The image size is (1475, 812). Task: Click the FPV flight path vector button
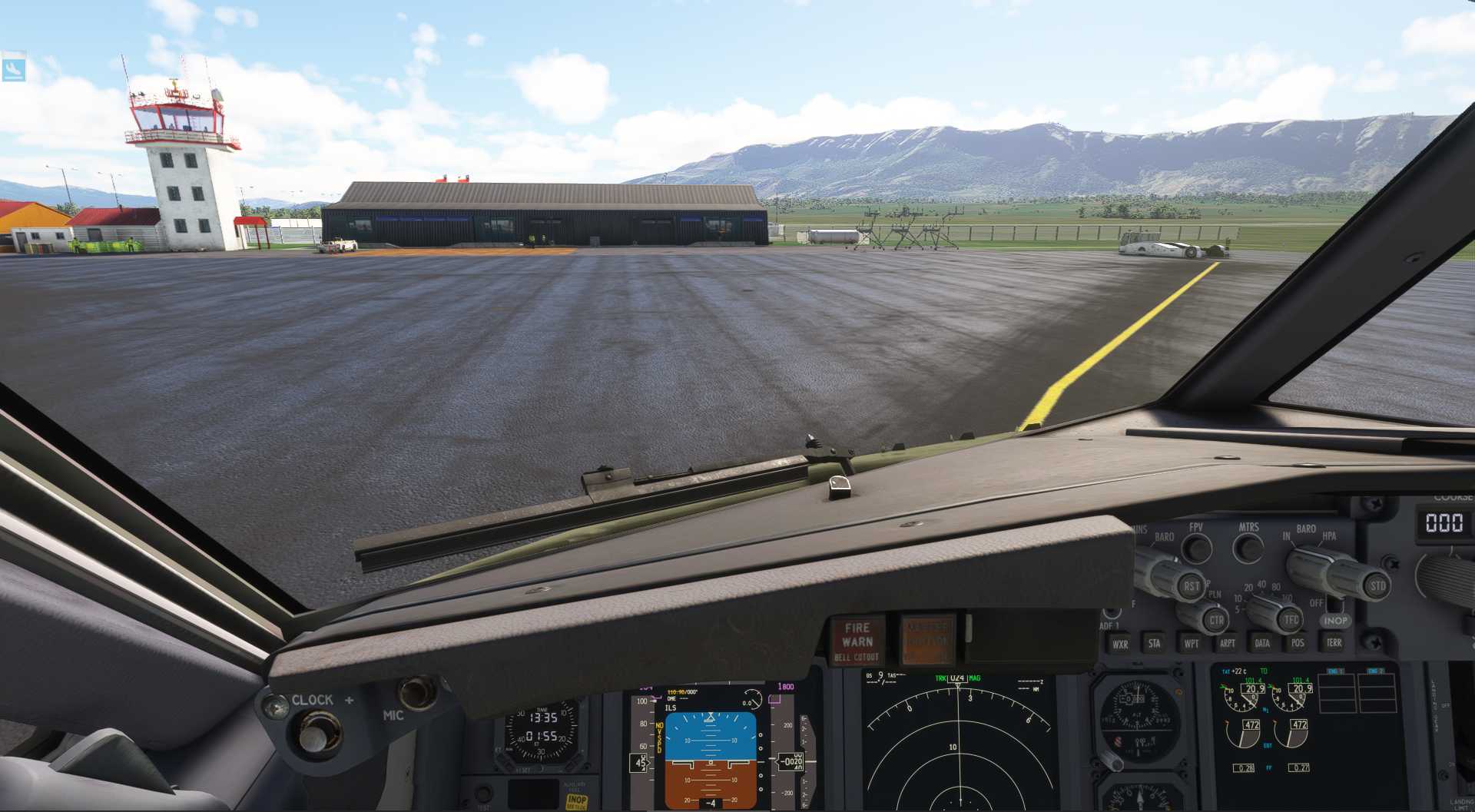tap(1196, 548)
